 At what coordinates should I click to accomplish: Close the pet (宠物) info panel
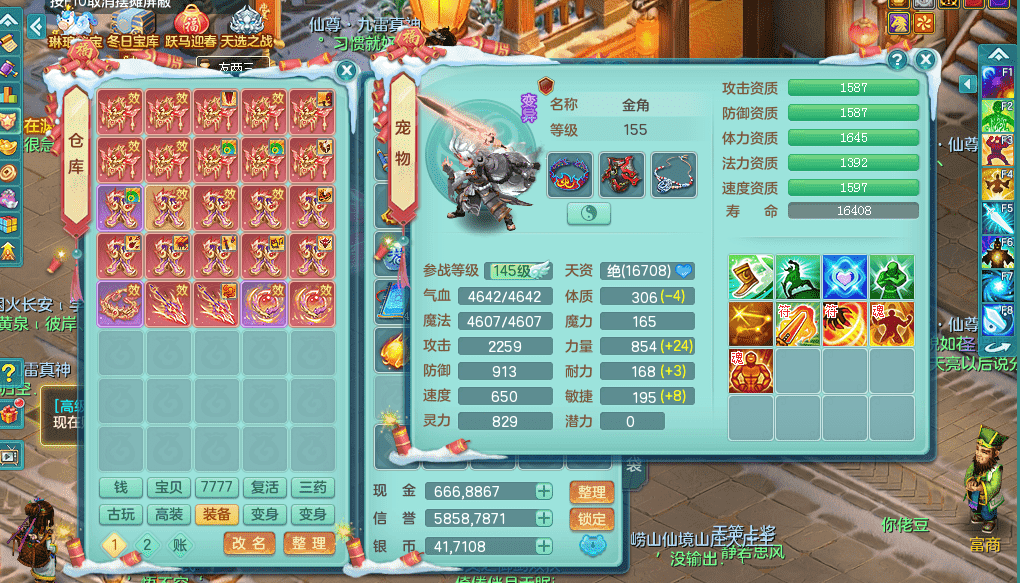pyautogui.click(x=926, y=60)
